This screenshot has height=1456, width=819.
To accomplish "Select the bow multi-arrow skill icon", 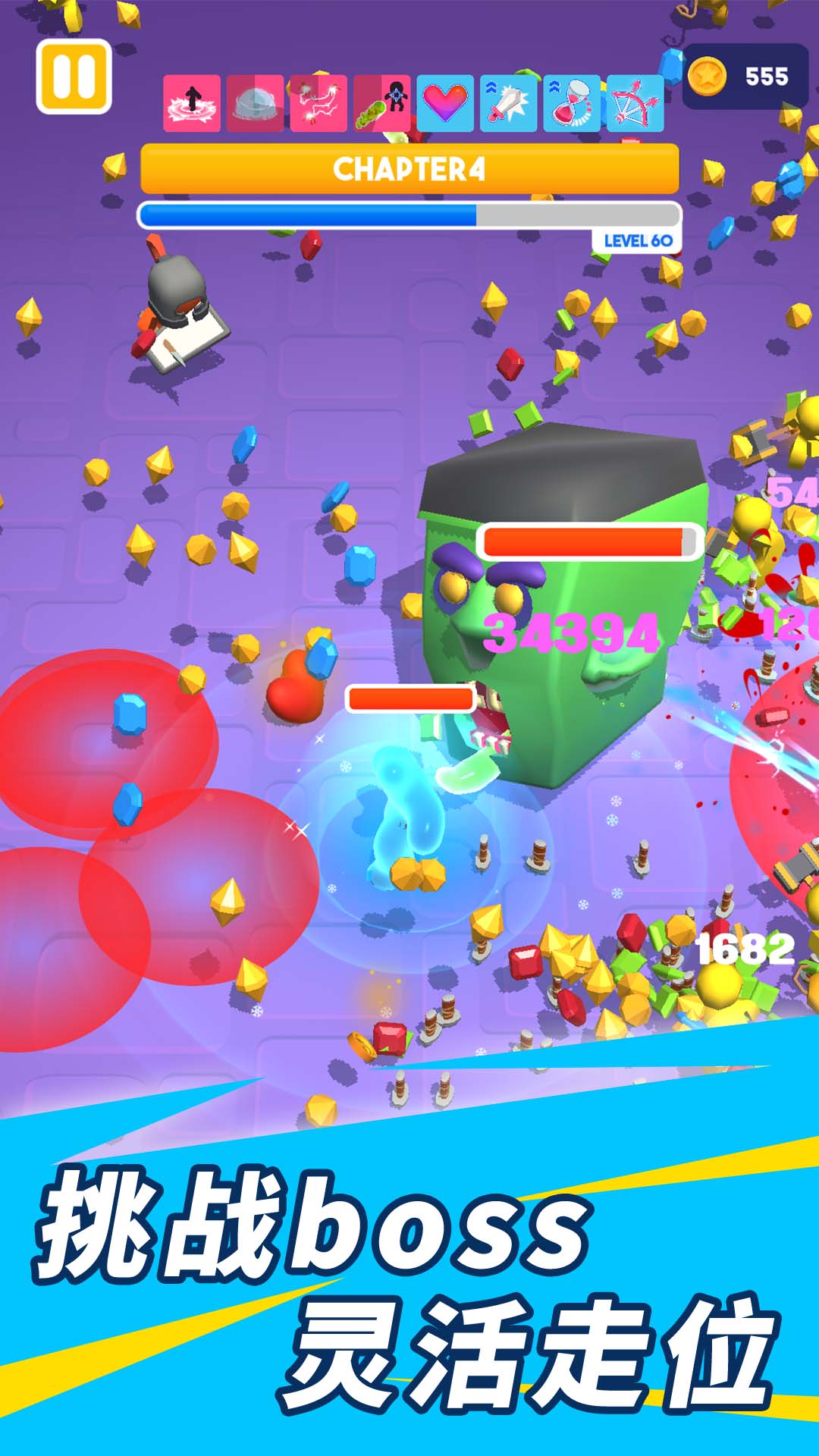I will click(x=635, y=104).
